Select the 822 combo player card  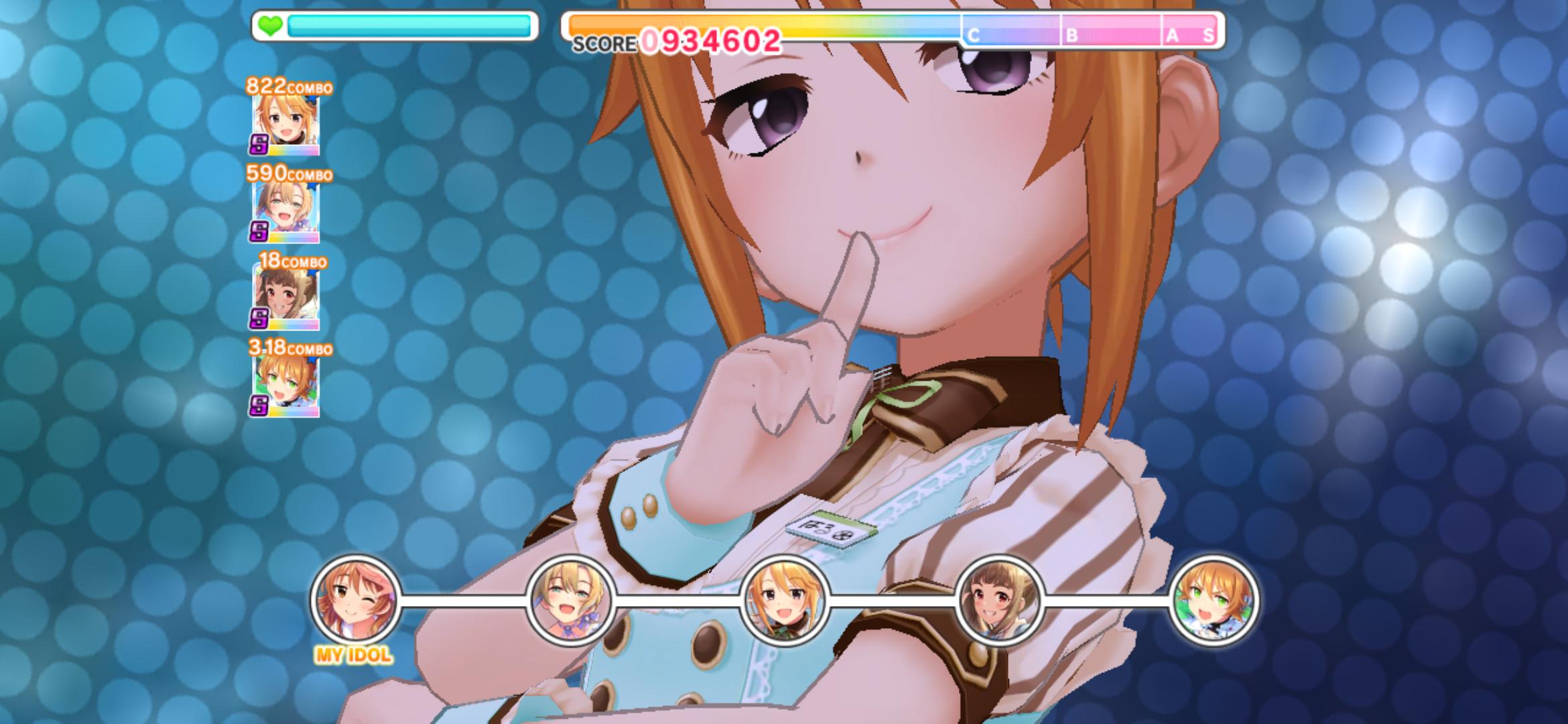coord(285,125)
